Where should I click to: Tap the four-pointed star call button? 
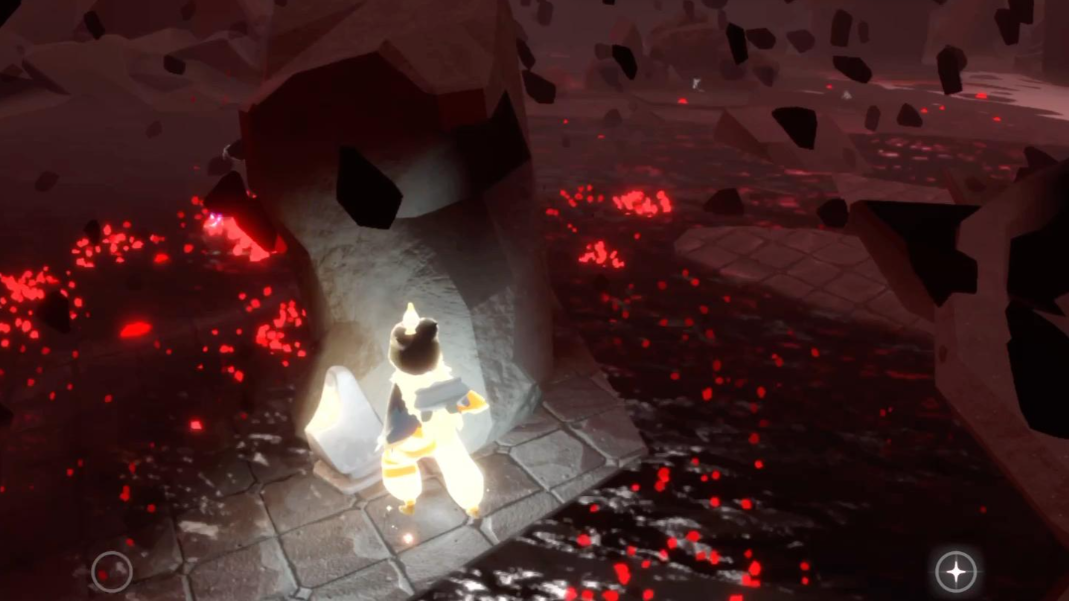[955, 571]
